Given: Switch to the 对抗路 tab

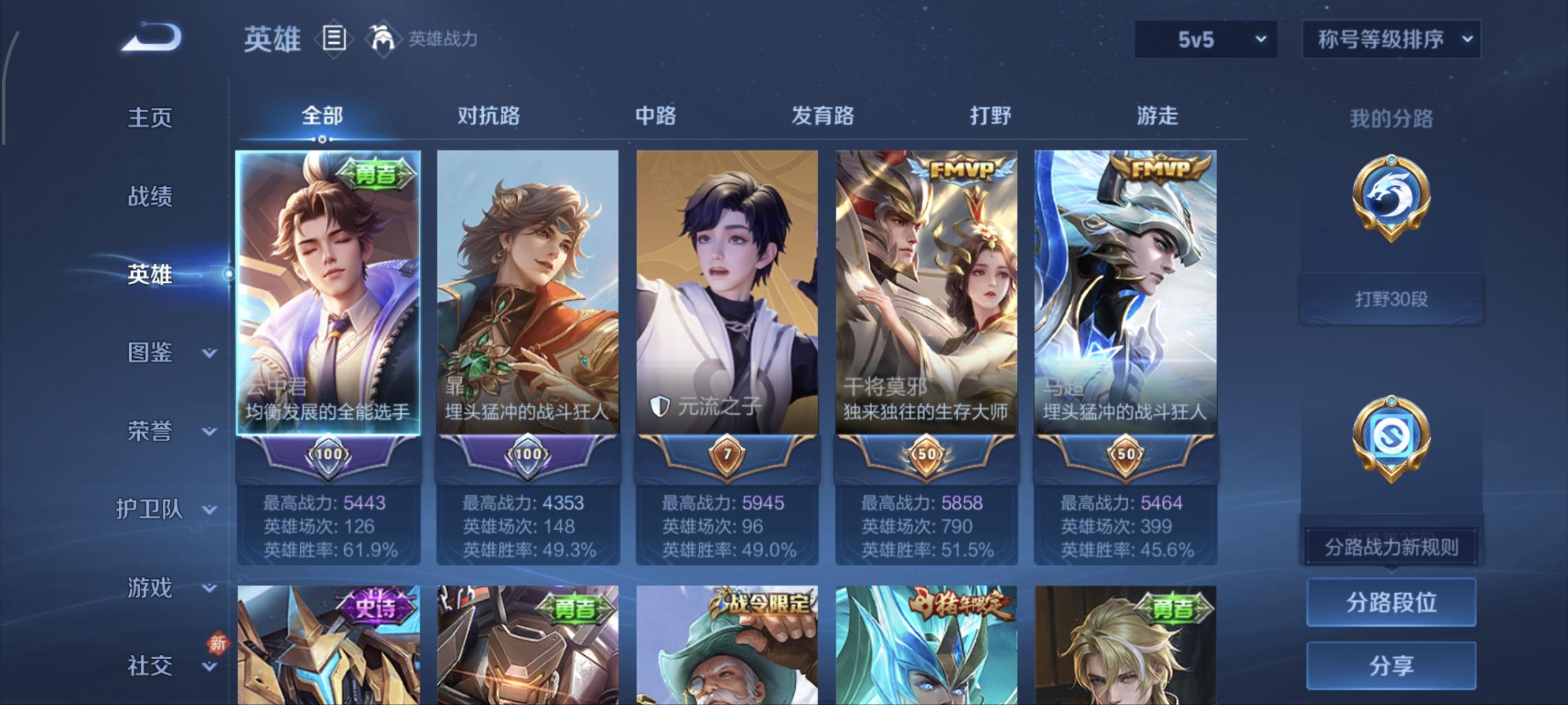Looking at the screenshot, I should [x=487, y=117].
